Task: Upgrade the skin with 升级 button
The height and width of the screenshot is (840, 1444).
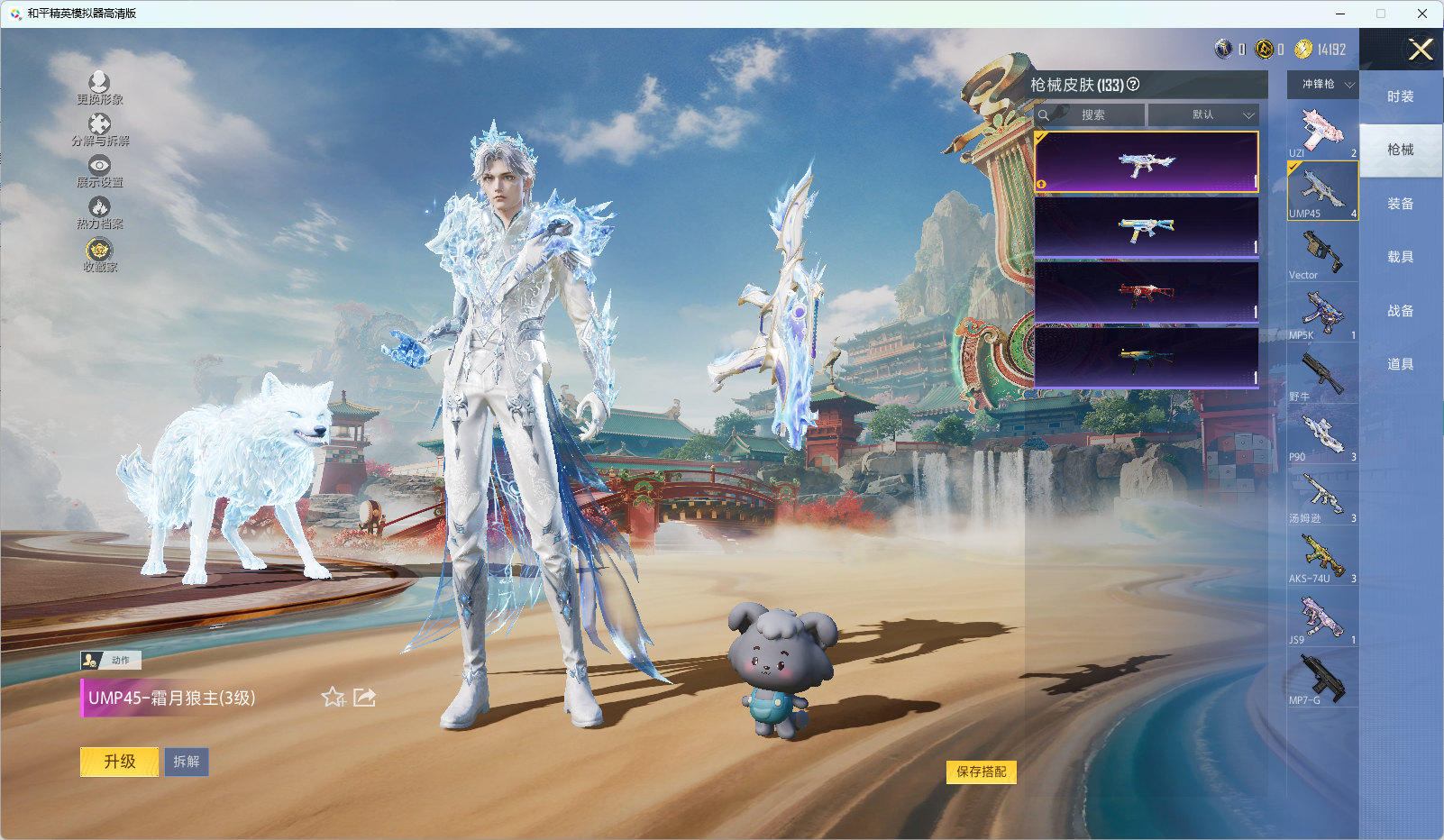Action: (120, 762)
